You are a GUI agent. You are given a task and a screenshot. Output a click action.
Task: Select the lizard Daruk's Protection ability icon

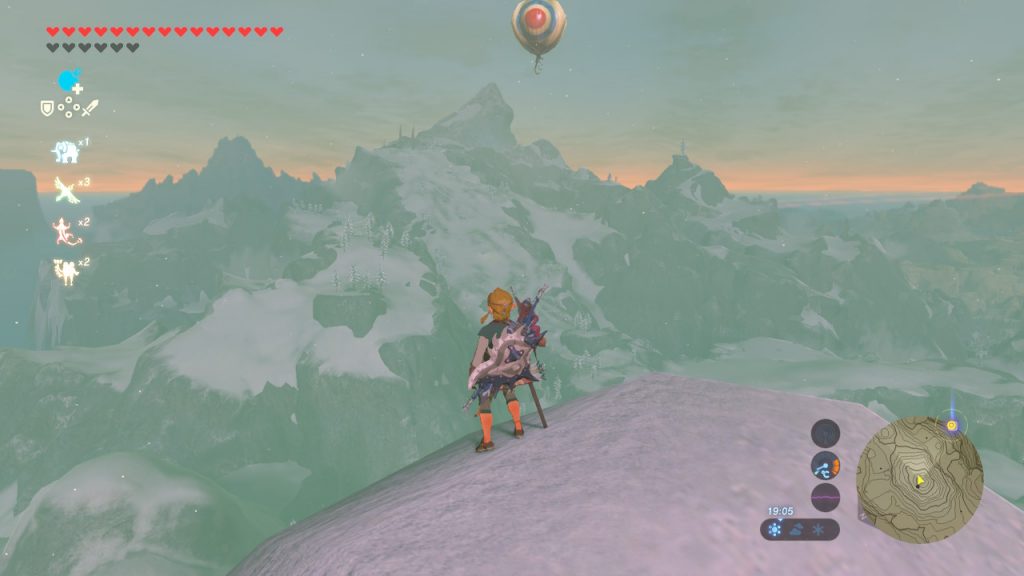tap(65, 230)
